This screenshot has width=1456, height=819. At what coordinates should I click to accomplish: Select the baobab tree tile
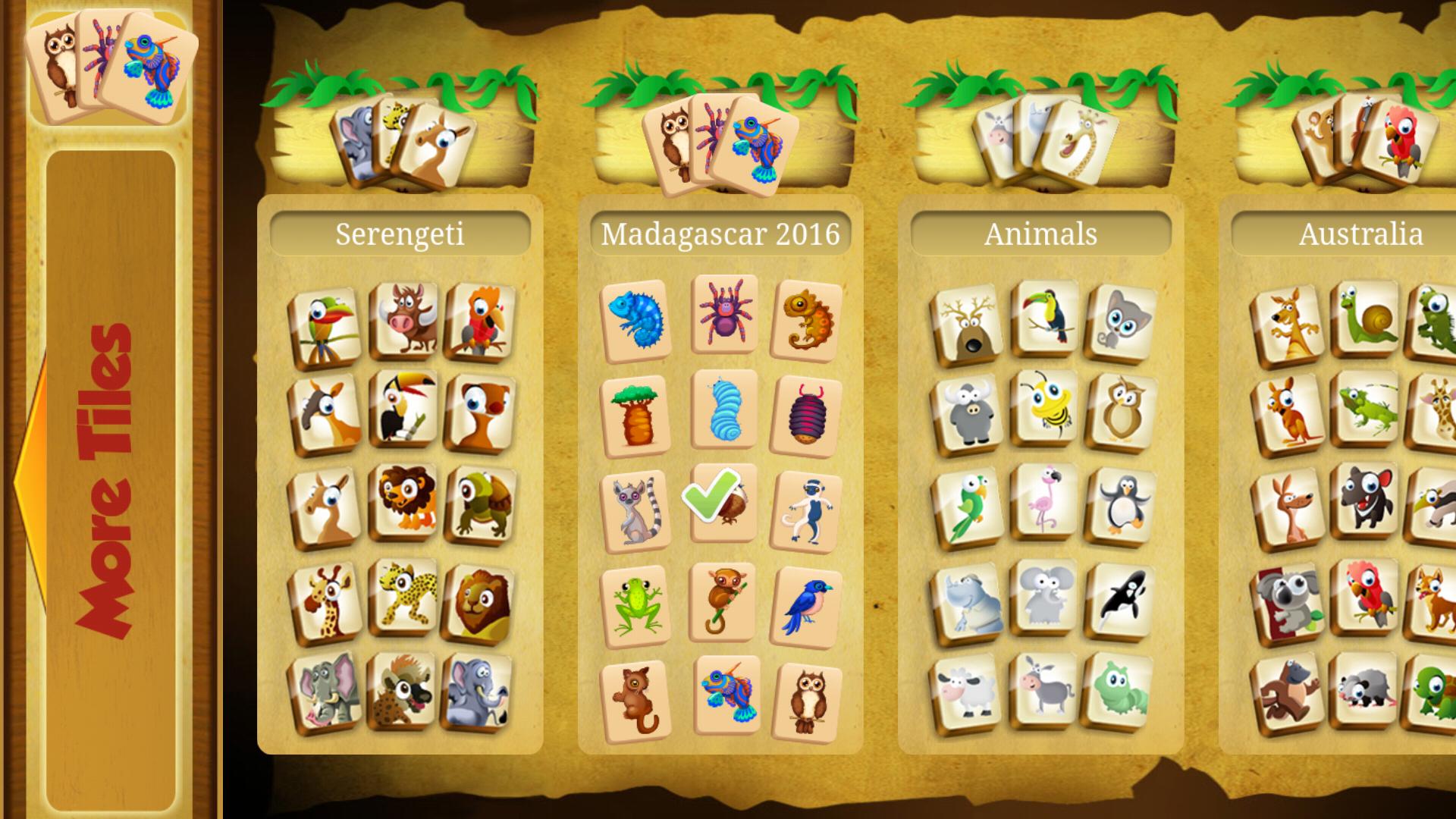click(x=639, y=413)
